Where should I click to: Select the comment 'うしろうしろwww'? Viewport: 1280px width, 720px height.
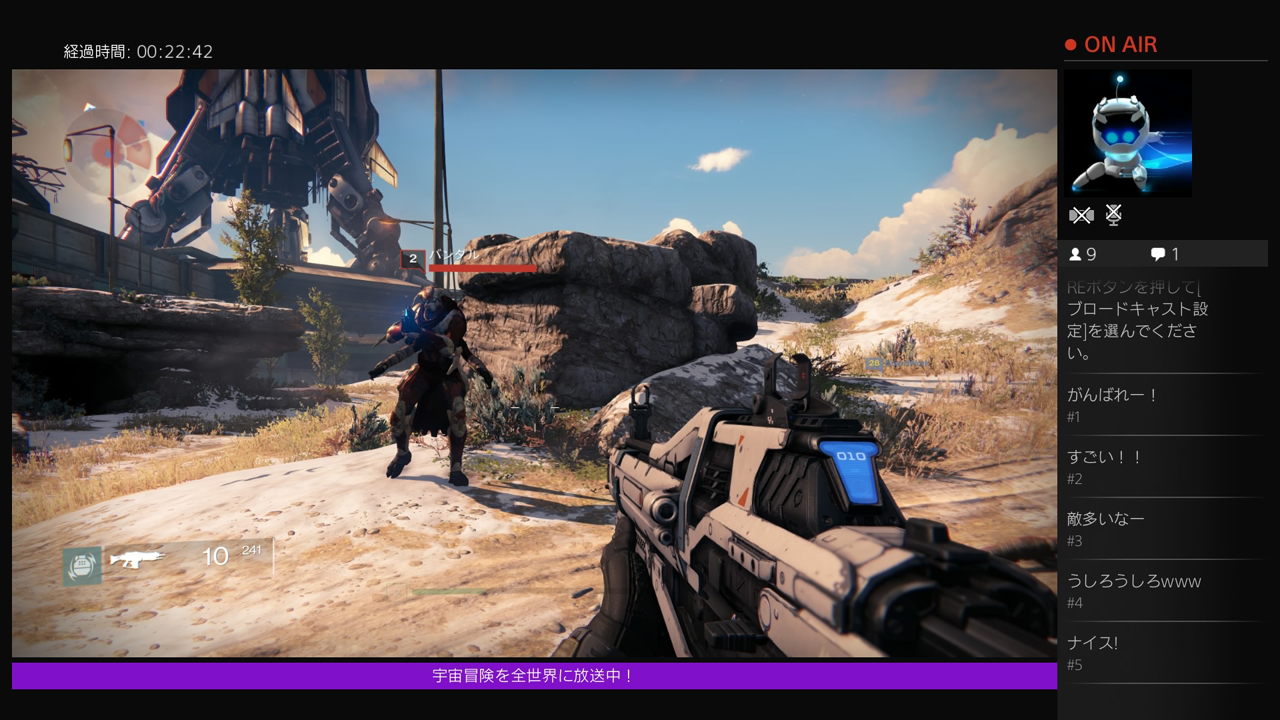(x=1134, y=581)
